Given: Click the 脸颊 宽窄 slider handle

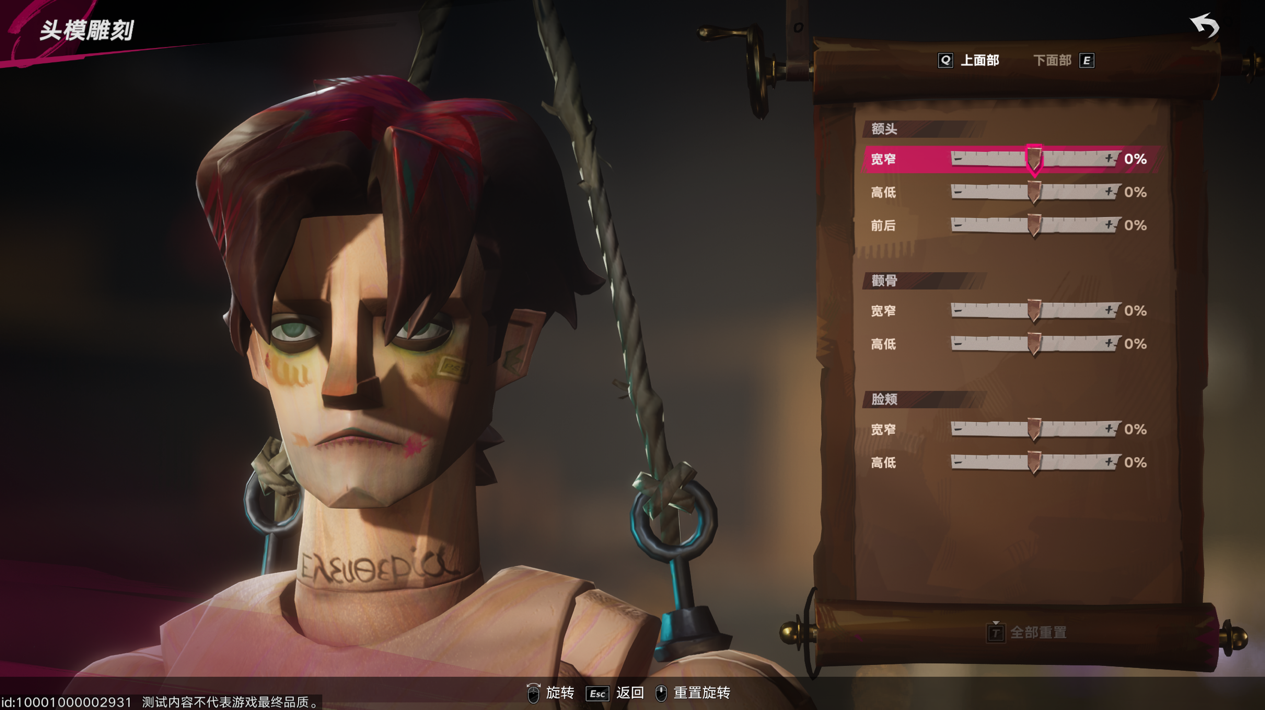Looking at the screenshot, I should (x=1034, y=430).
